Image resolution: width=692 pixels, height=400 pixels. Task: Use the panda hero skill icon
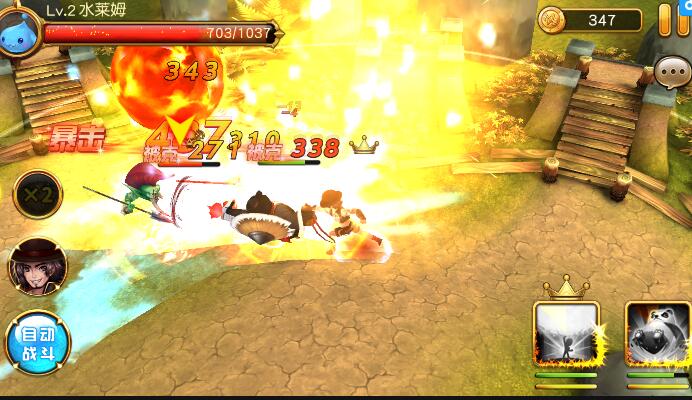659,335
